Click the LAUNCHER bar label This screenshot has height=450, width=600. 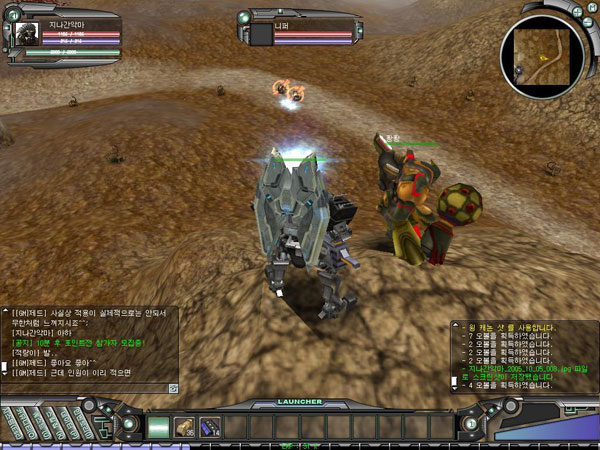pyautogui.click(x=300, y=402)
